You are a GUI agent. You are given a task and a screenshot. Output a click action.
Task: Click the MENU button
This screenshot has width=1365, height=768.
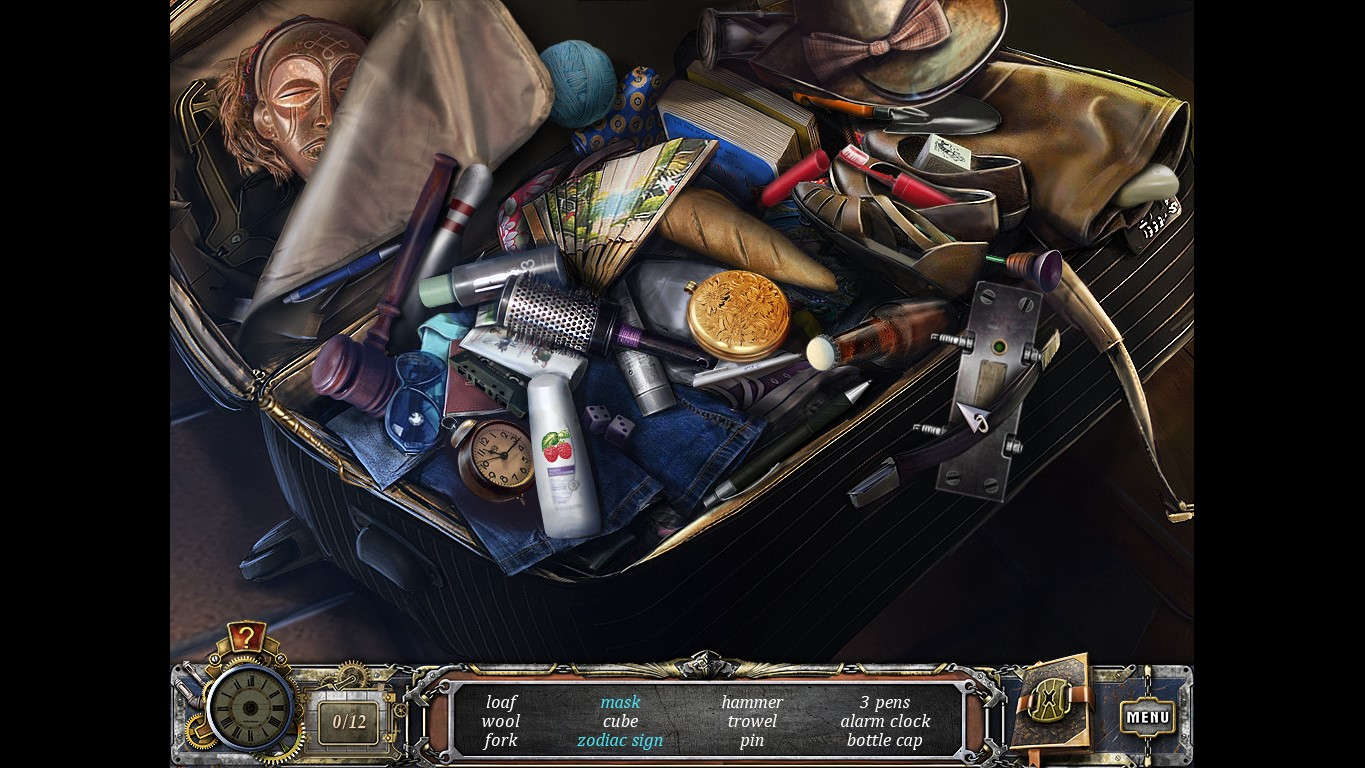(x=1150, y=716)
